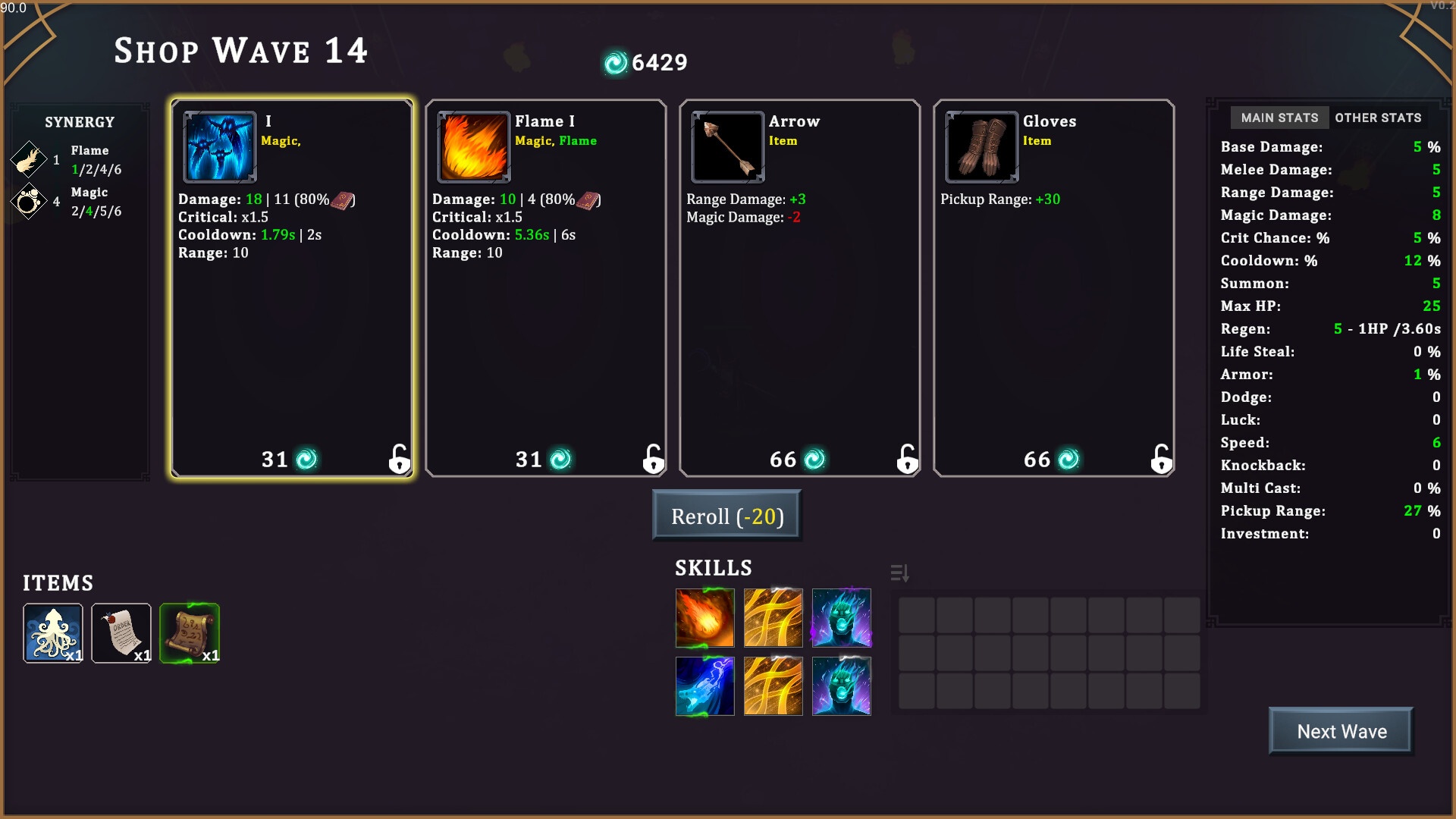Inspect the order note item
This screenshot has width=1456, height=819.
point(121,633)
